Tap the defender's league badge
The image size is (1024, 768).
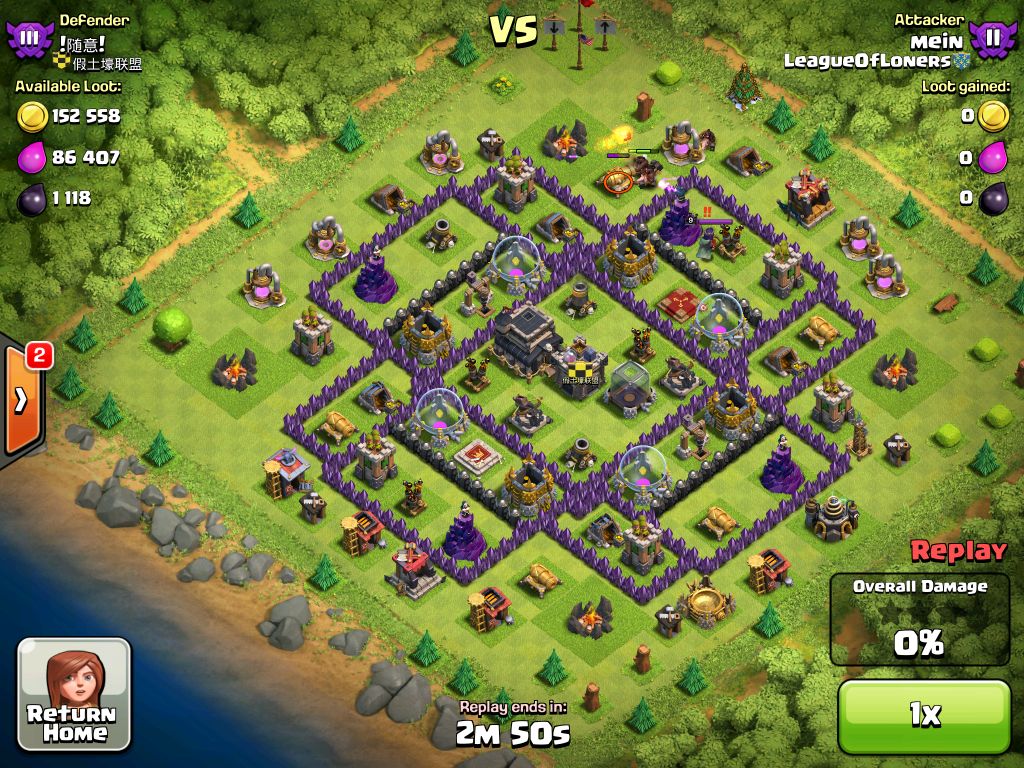(27, 38)
